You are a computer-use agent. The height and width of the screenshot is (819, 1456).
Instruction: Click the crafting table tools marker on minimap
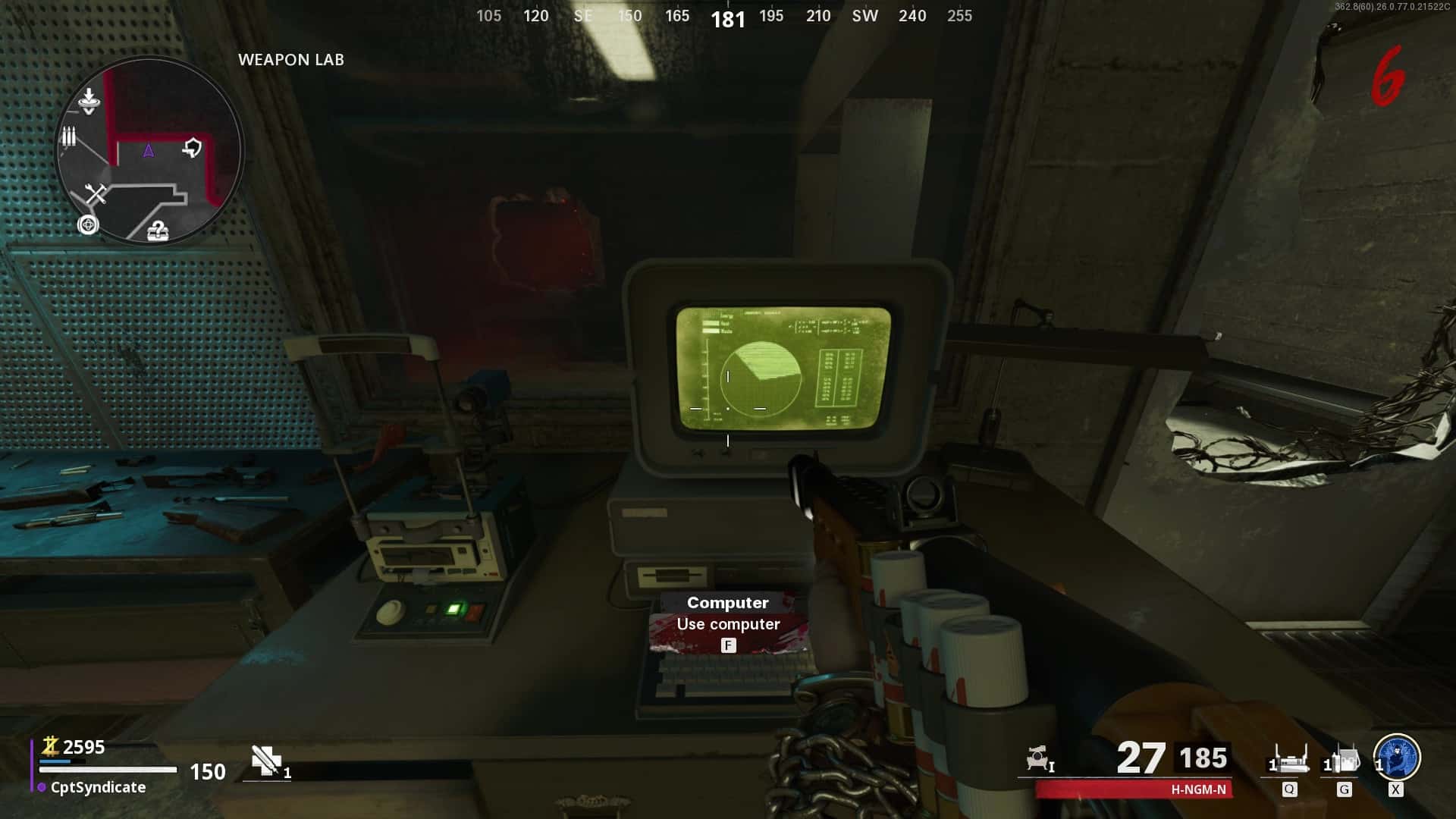96,195
